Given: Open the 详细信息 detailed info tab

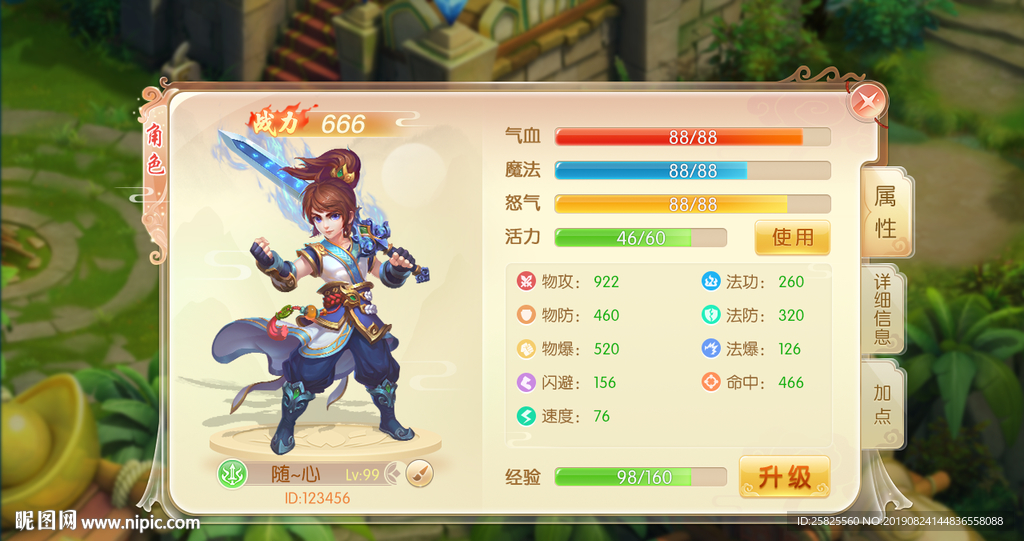Looking at the screenshot, I should tap(882, 308).
